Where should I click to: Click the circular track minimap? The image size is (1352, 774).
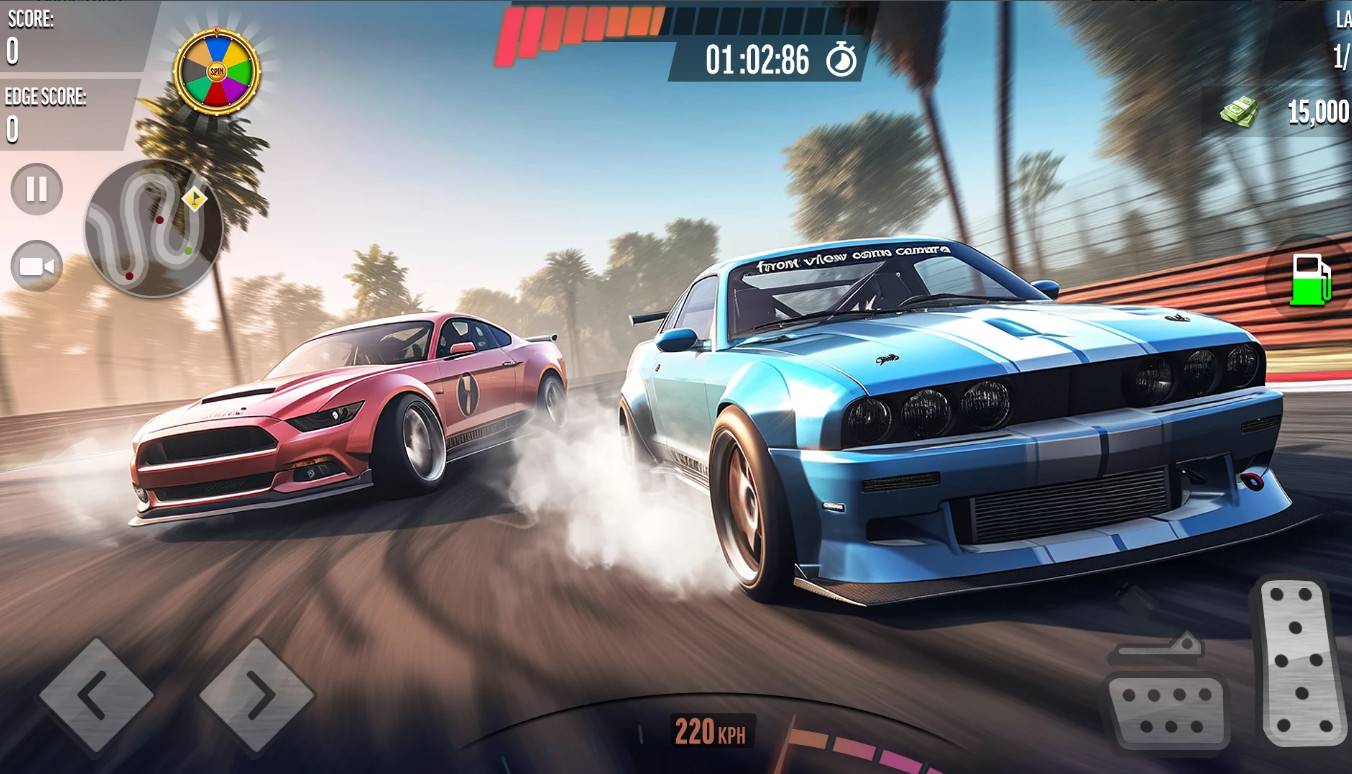(153, 229)
